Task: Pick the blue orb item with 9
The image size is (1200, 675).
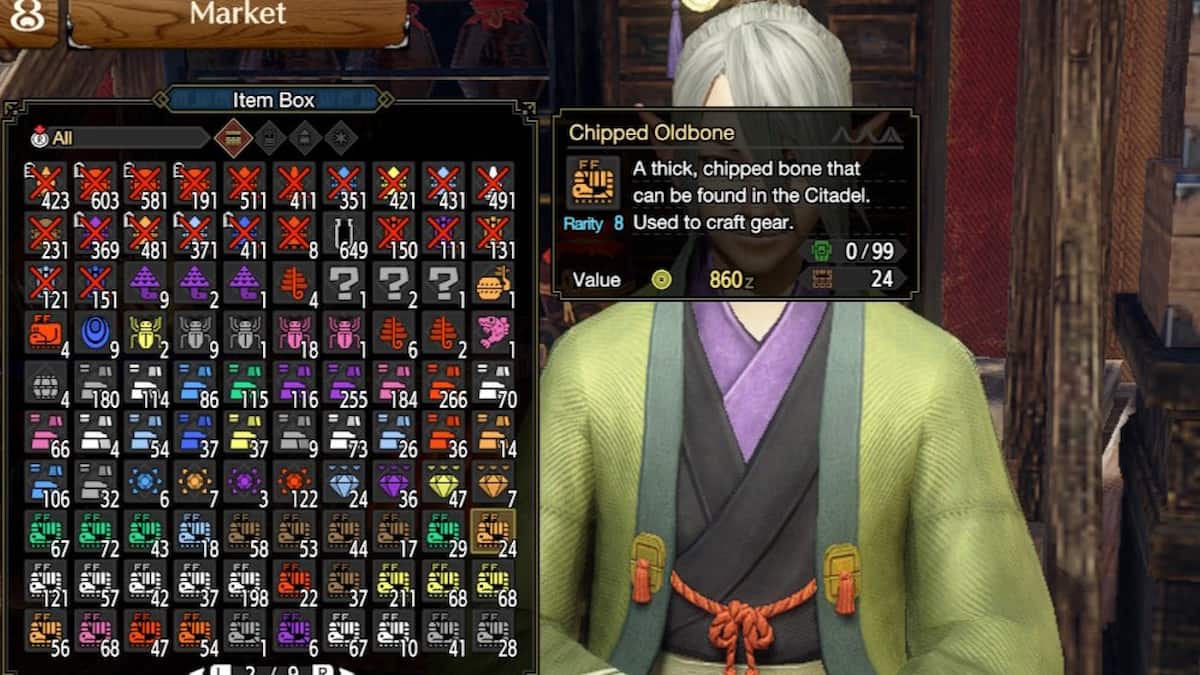Action: (95, 334)
